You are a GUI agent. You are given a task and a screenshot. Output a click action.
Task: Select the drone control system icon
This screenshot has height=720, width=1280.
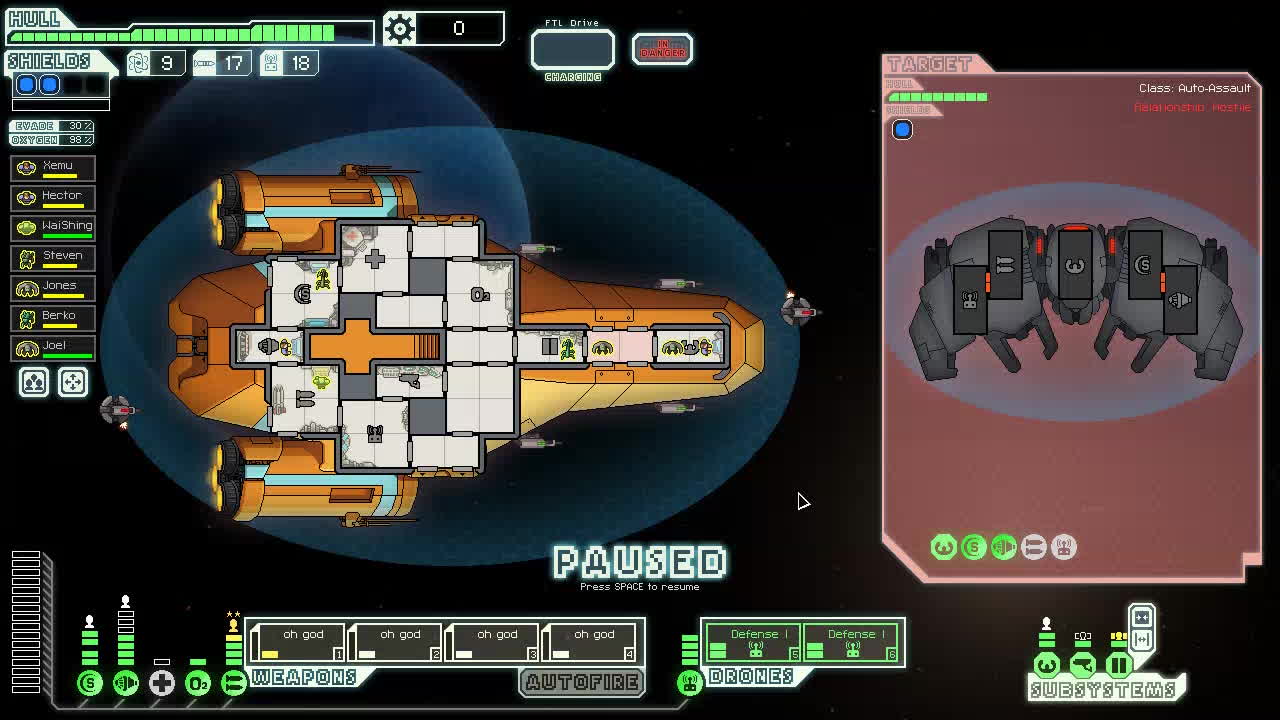click(689, 683)
